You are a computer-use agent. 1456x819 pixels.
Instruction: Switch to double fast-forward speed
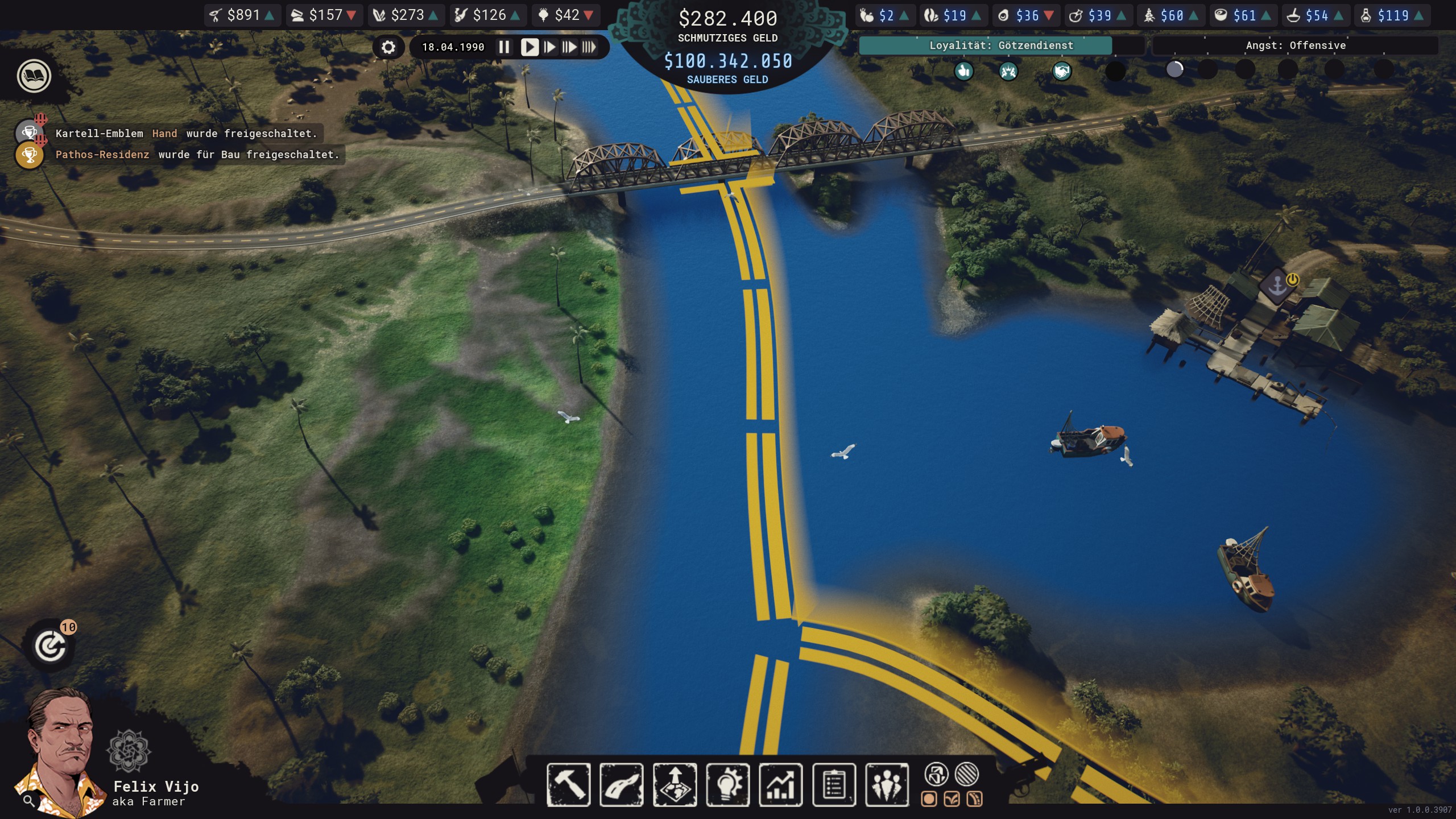click(x=569, y=47)
